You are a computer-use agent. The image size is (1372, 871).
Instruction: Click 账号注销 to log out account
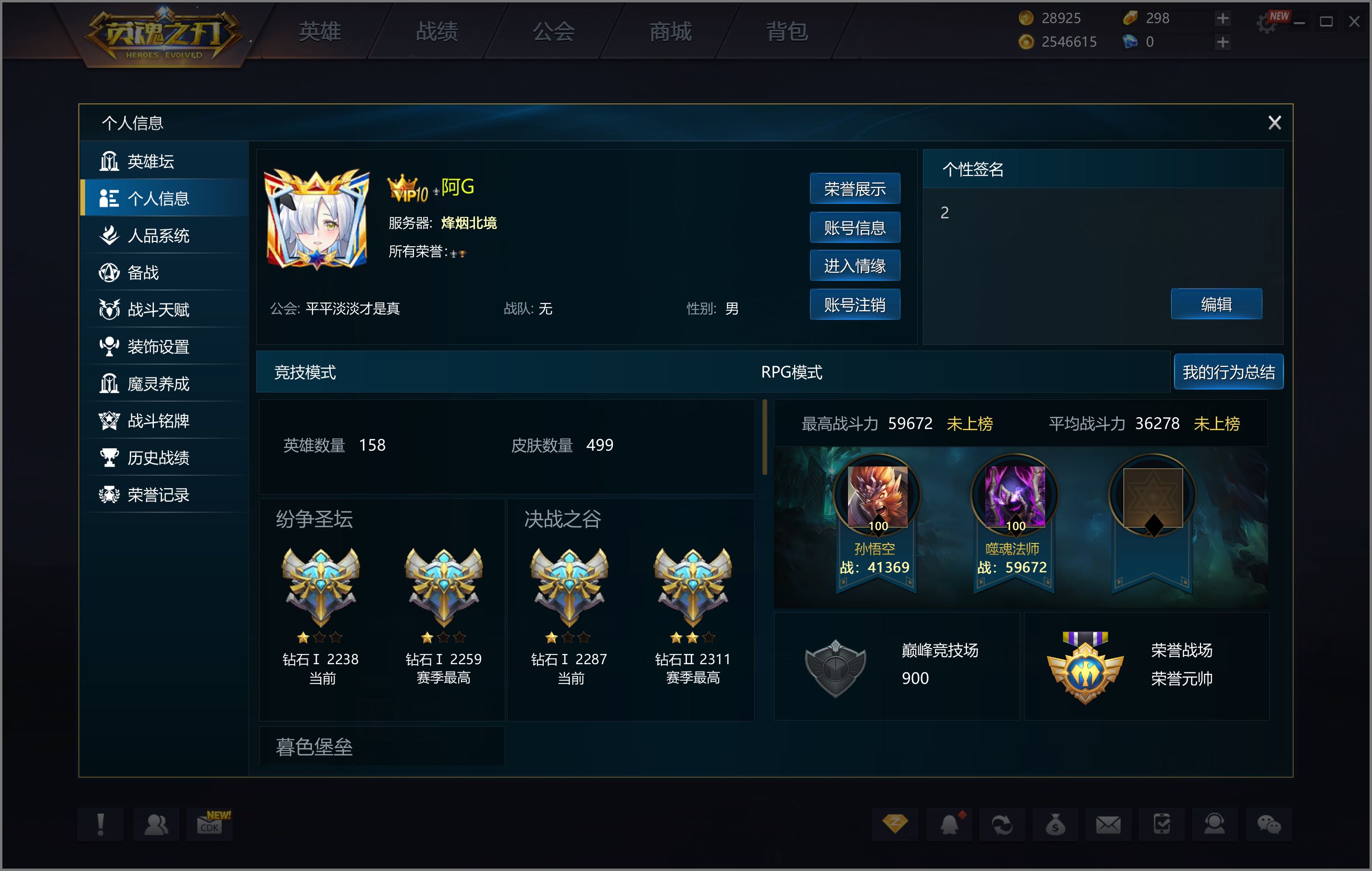[855, 305]
